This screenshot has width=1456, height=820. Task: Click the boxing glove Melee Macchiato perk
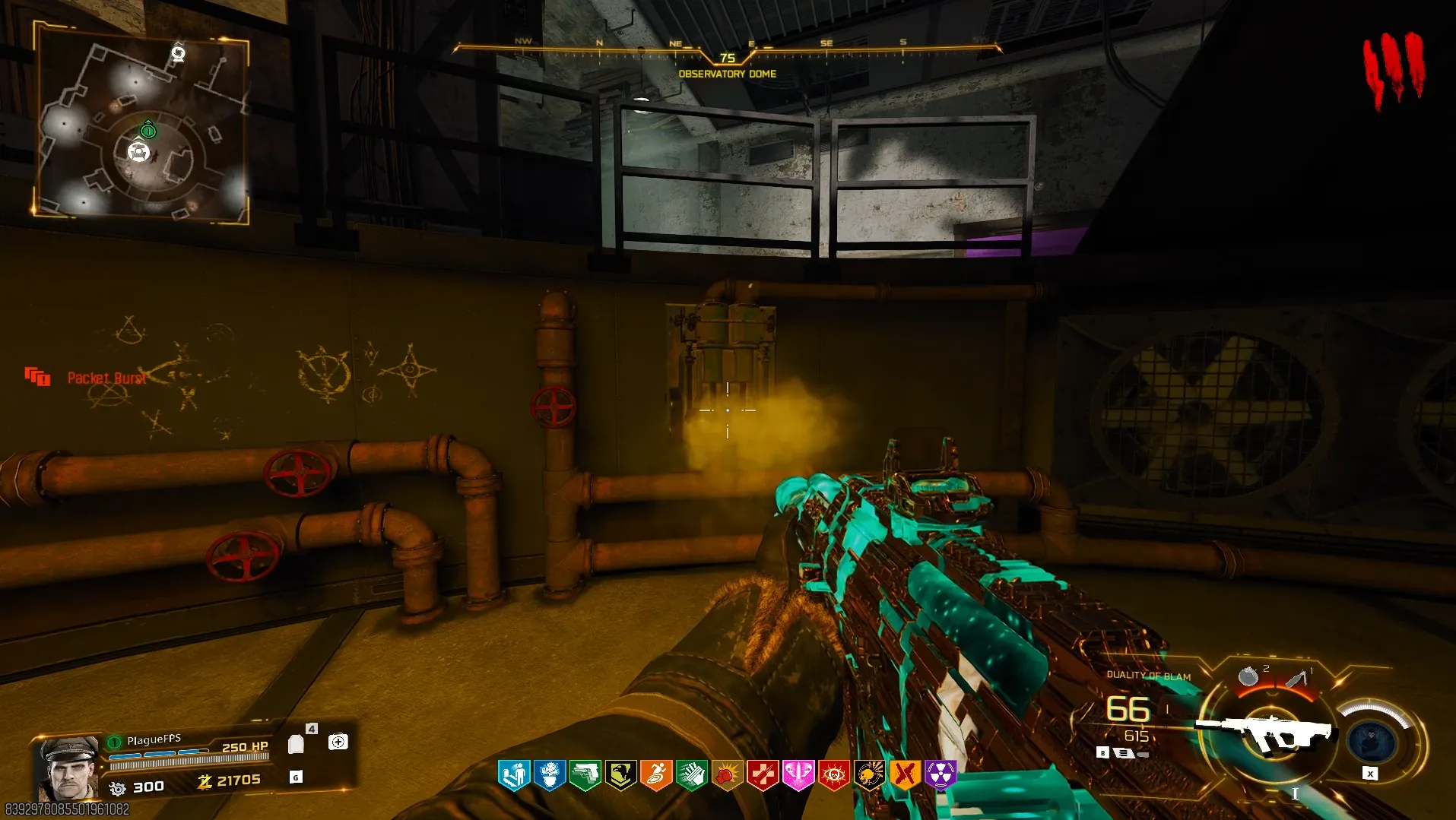pyautogui.click(x=727, y=775)
